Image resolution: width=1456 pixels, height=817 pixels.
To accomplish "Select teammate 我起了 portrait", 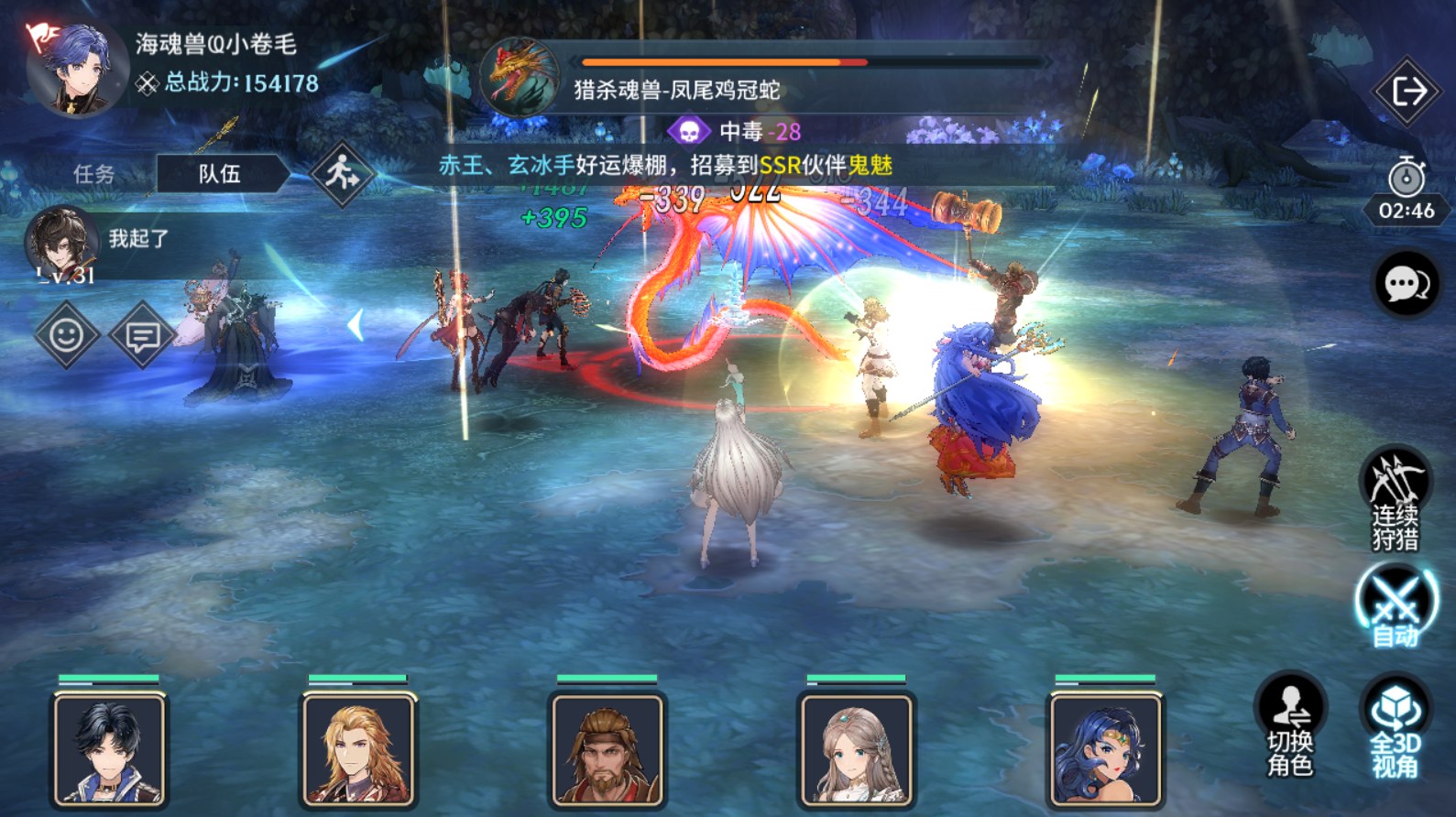I will click(x=61, y=244).
